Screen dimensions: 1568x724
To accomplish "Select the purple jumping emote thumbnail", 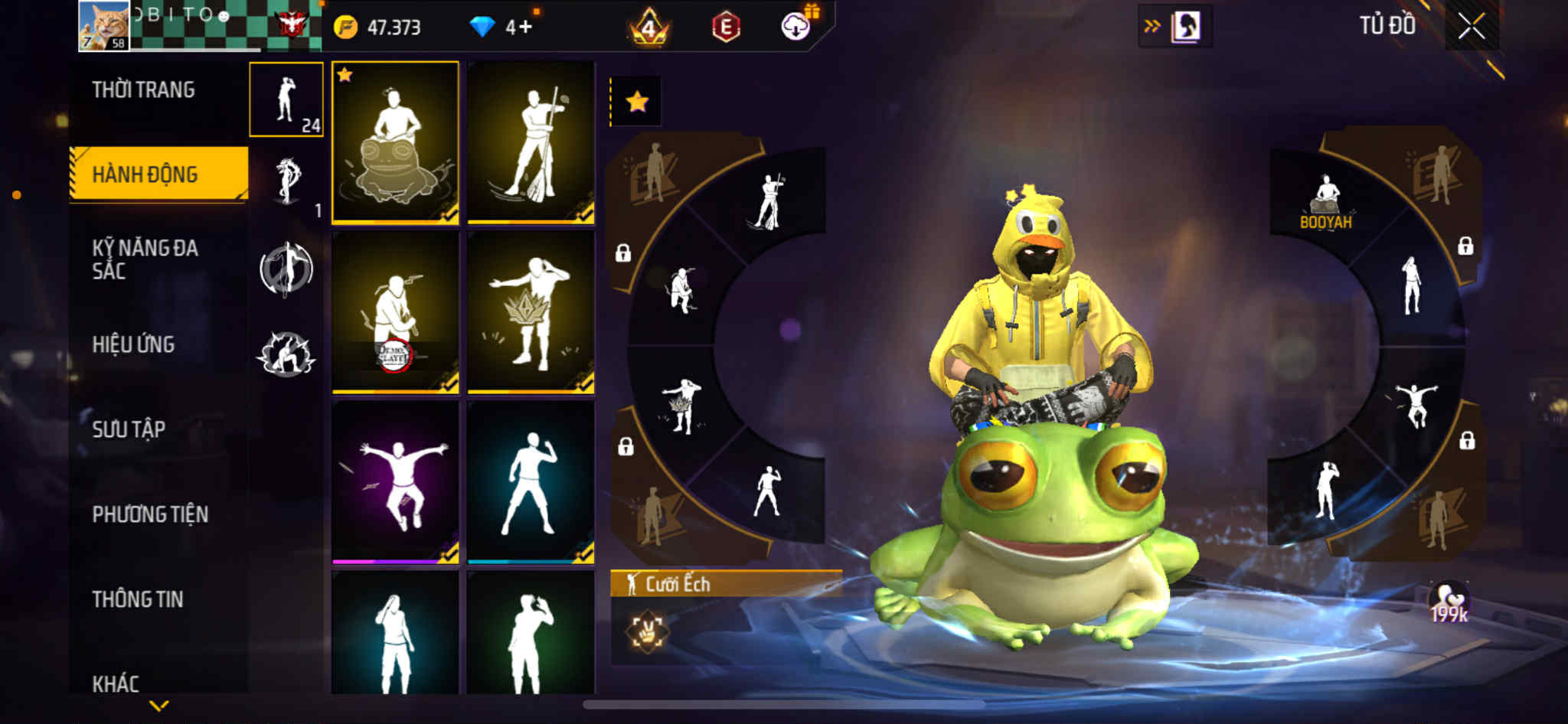I will (395, 482).
